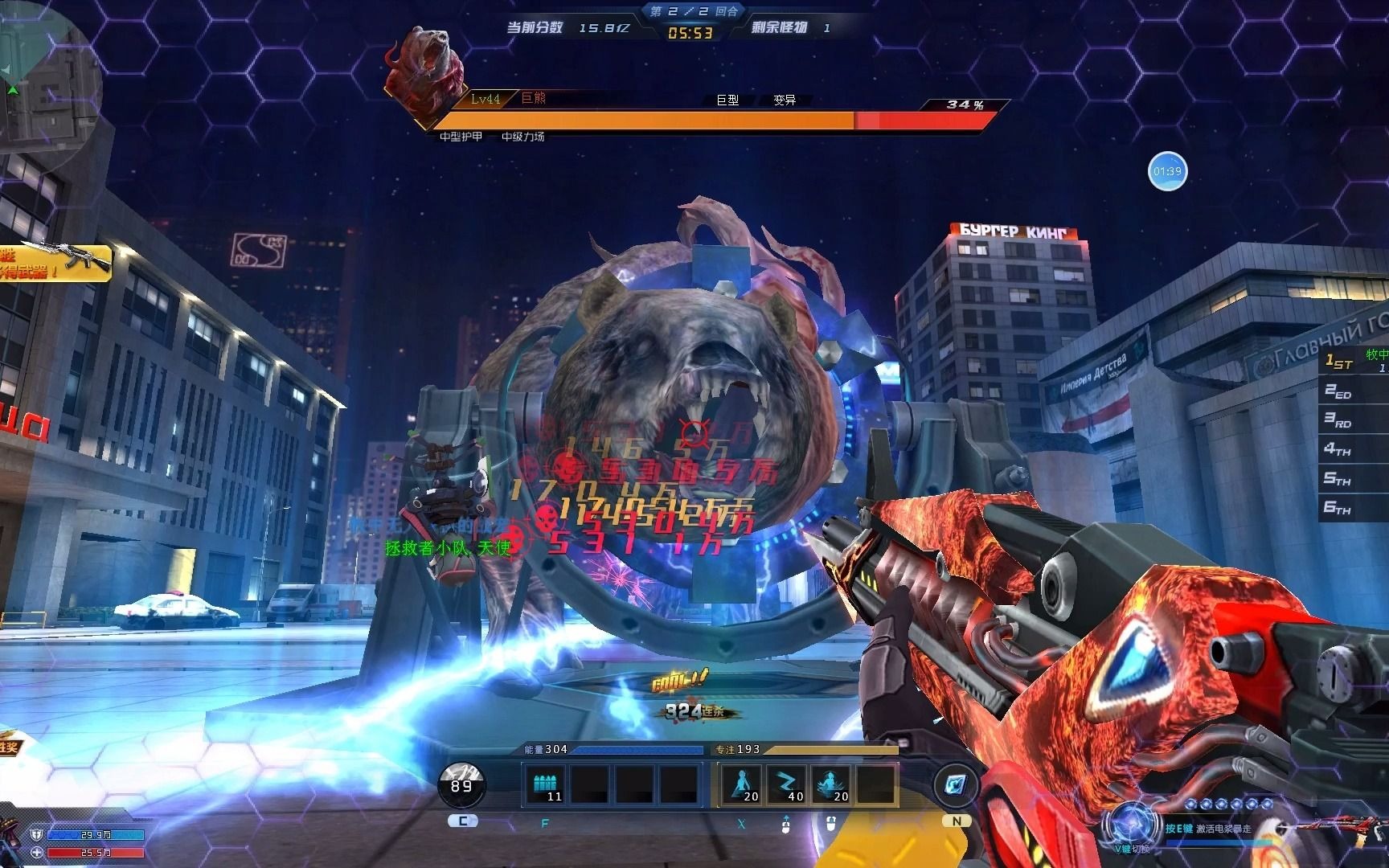The width and height of the screenshot is (1389, 868).
Task: Click the round 89 counter orb
Action: pyautogui.click(x=461, y=784)
